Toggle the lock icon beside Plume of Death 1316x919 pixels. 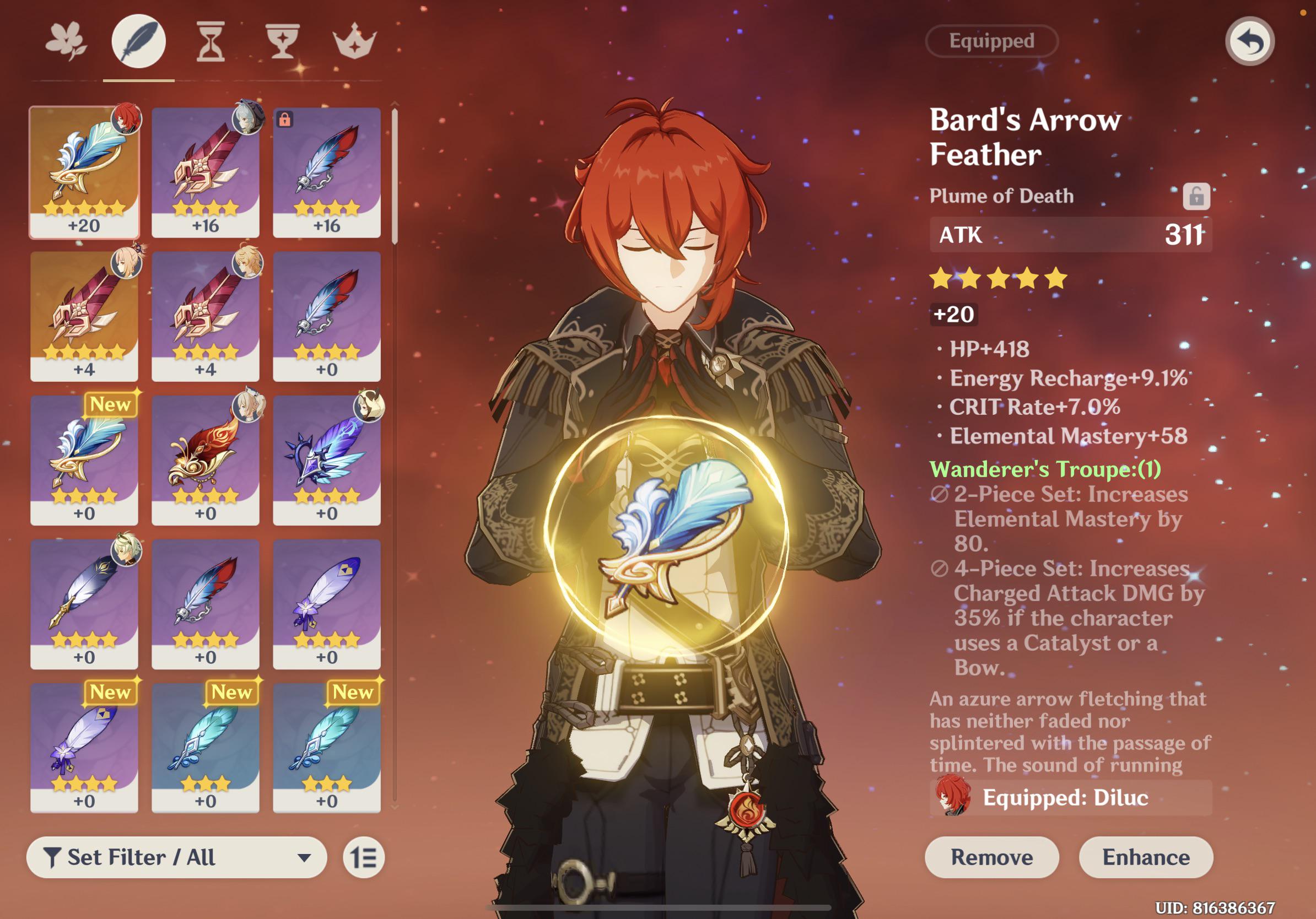(1196, 197)
